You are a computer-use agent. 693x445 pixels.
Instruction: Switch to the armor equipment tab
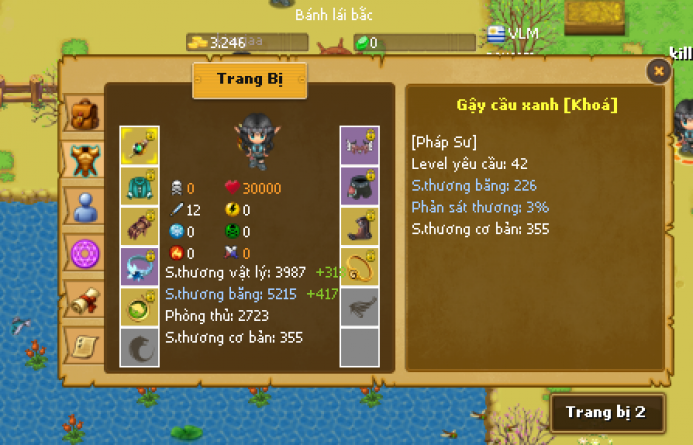click(x=84, y=159)
